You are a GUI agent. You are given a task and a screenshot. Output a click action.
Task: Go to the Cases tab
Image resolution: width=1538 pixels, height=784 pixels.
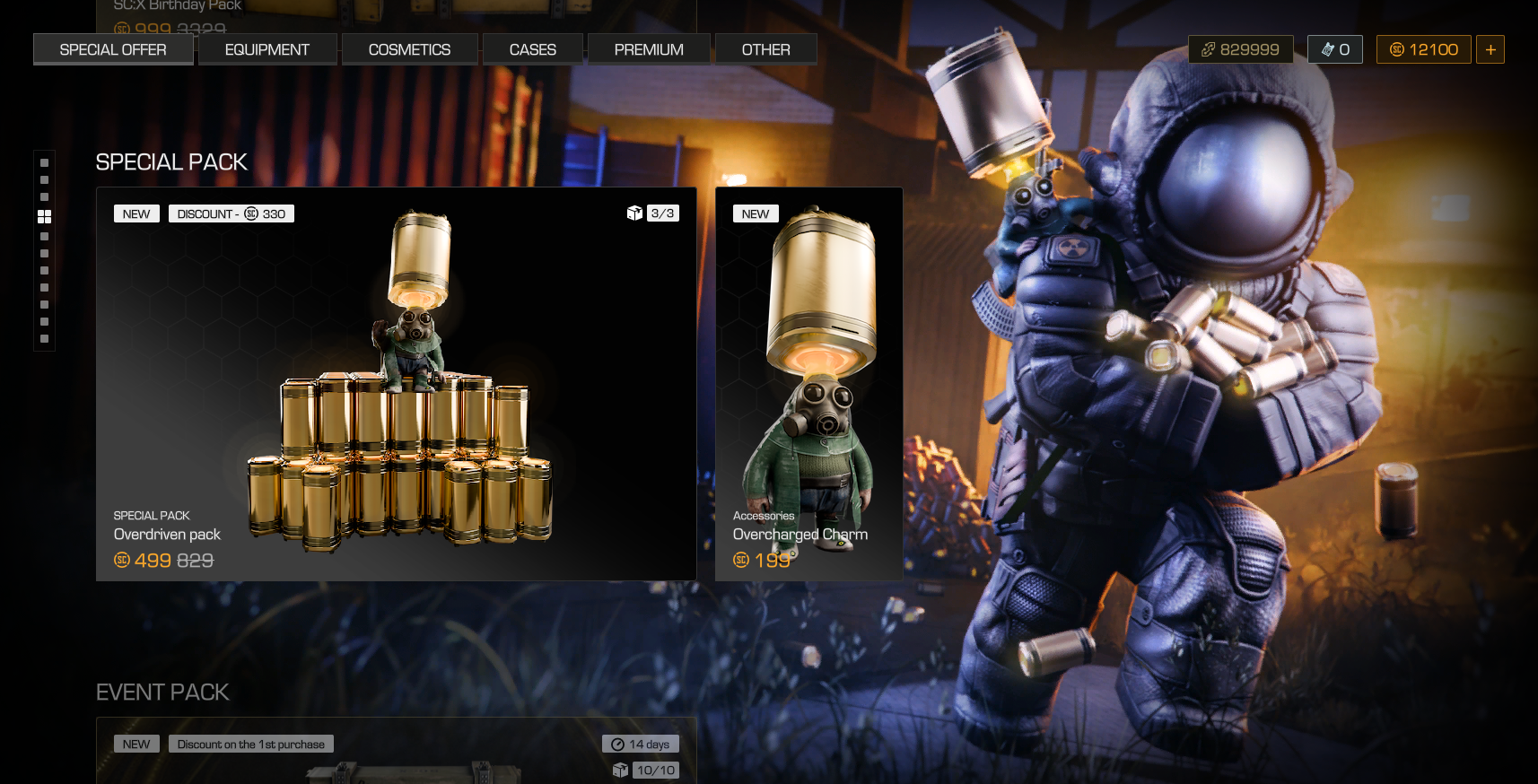(x=533, y=49)
